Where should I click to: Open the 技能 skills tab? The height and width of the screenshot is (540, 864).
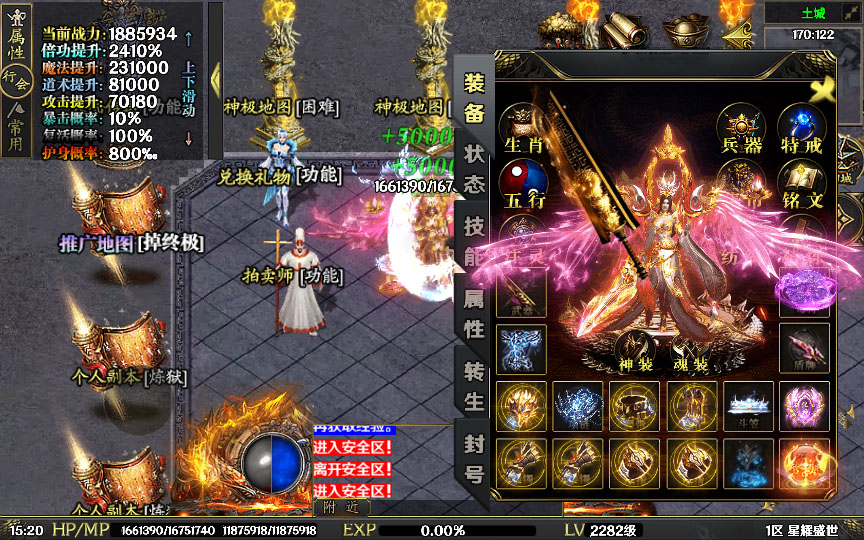tap(474, 241)
